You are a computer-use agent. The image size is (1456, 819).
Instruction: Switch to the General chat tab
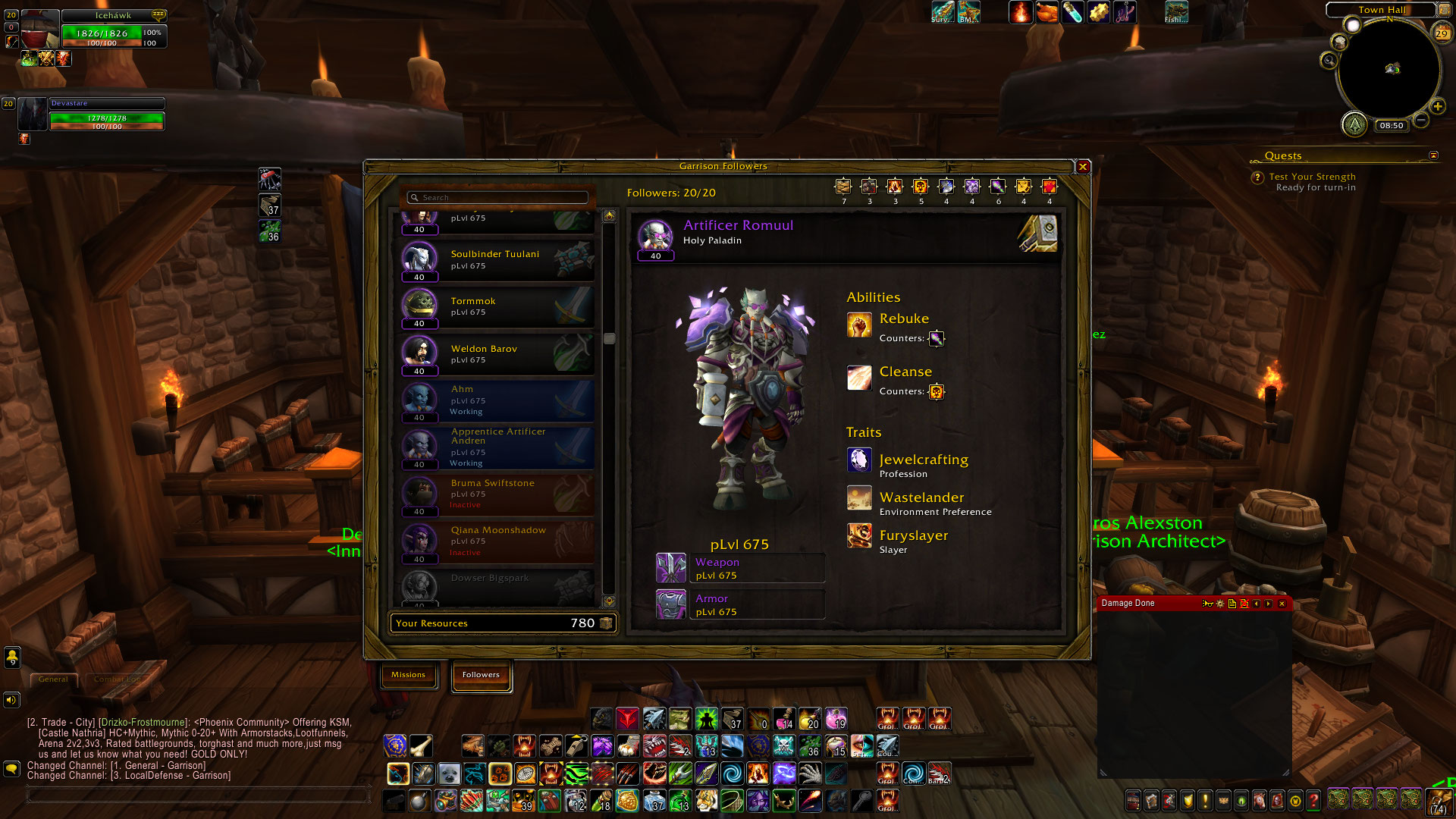coord(53,679)
